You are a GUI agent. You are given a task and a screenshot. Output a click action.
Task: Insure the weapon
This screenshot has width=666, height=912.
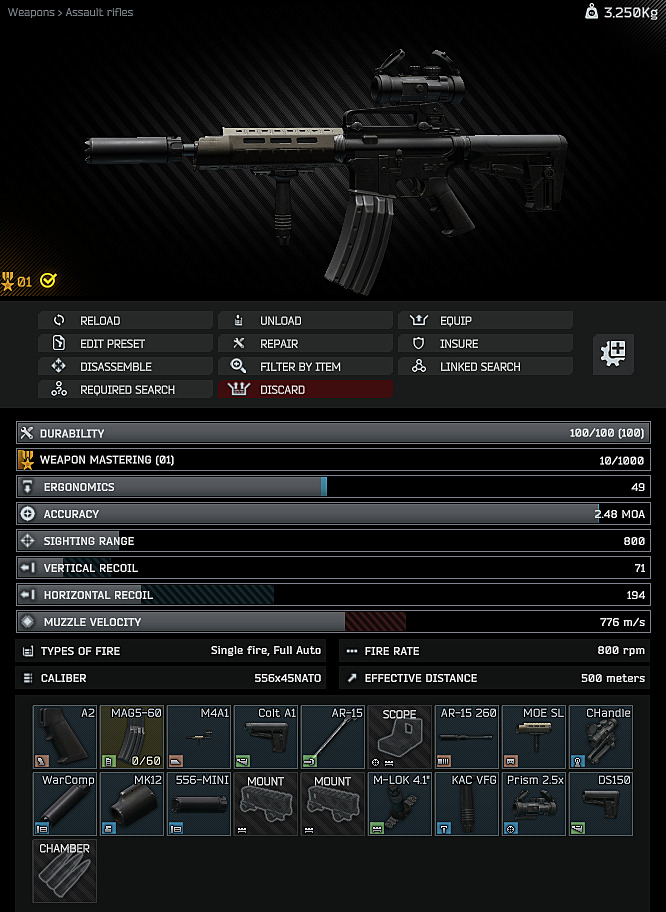click(x=485, y=344)
